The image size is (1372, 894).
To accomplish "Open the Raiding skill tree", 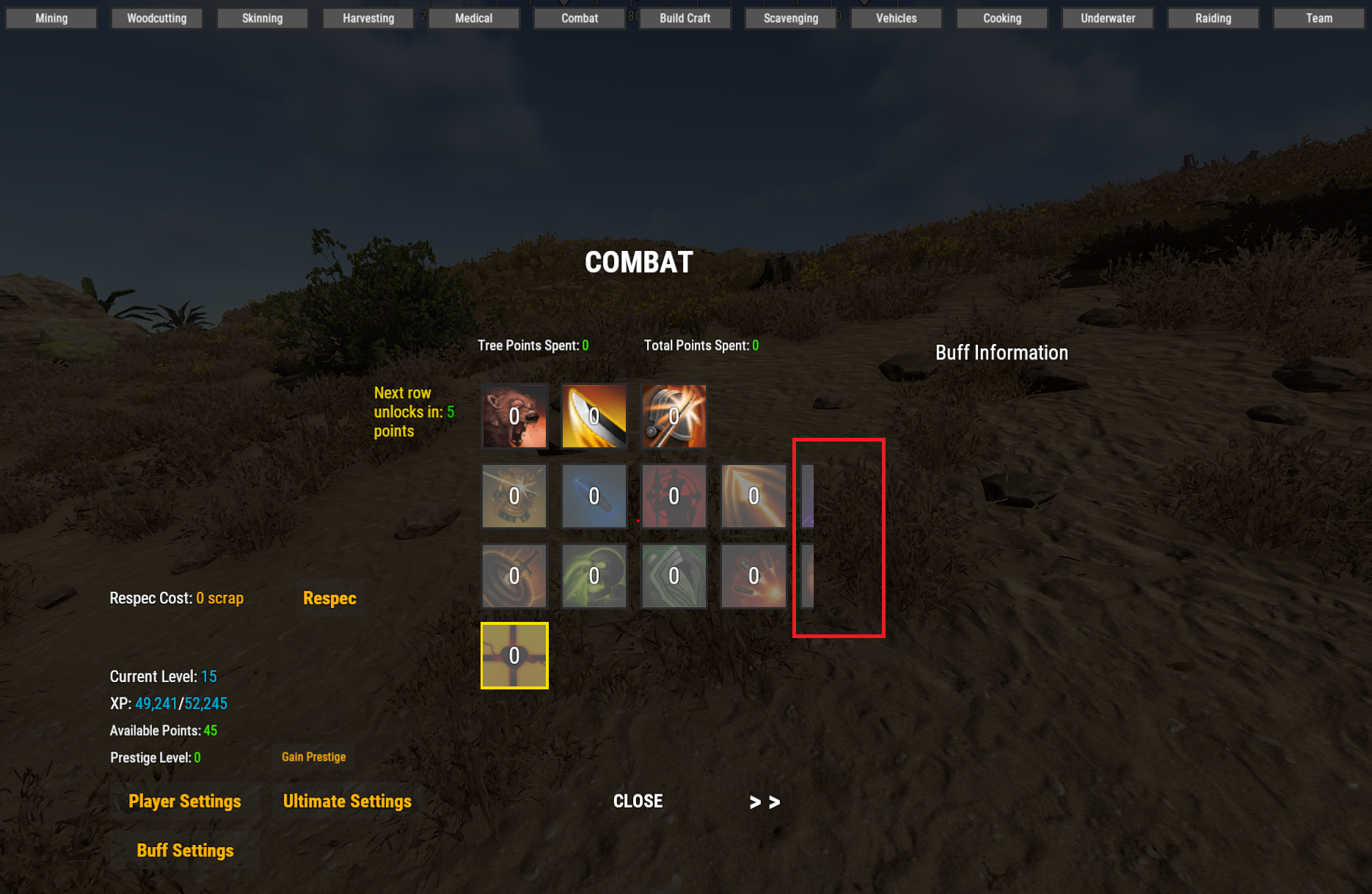I will 1213,18.
